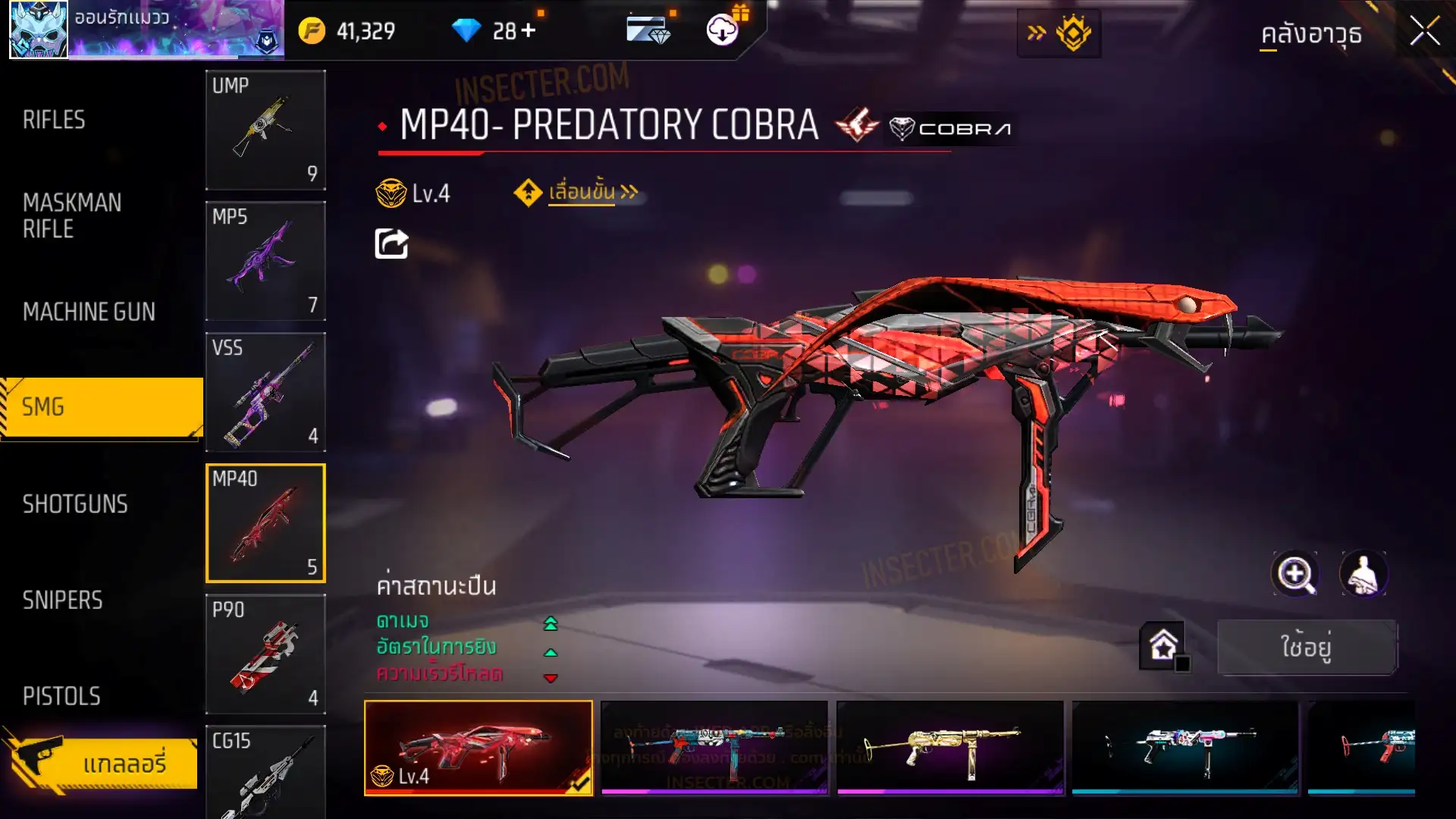Share the Predatory Cobra skin
Screen dimensions: 1456x819
coord(391,244)
